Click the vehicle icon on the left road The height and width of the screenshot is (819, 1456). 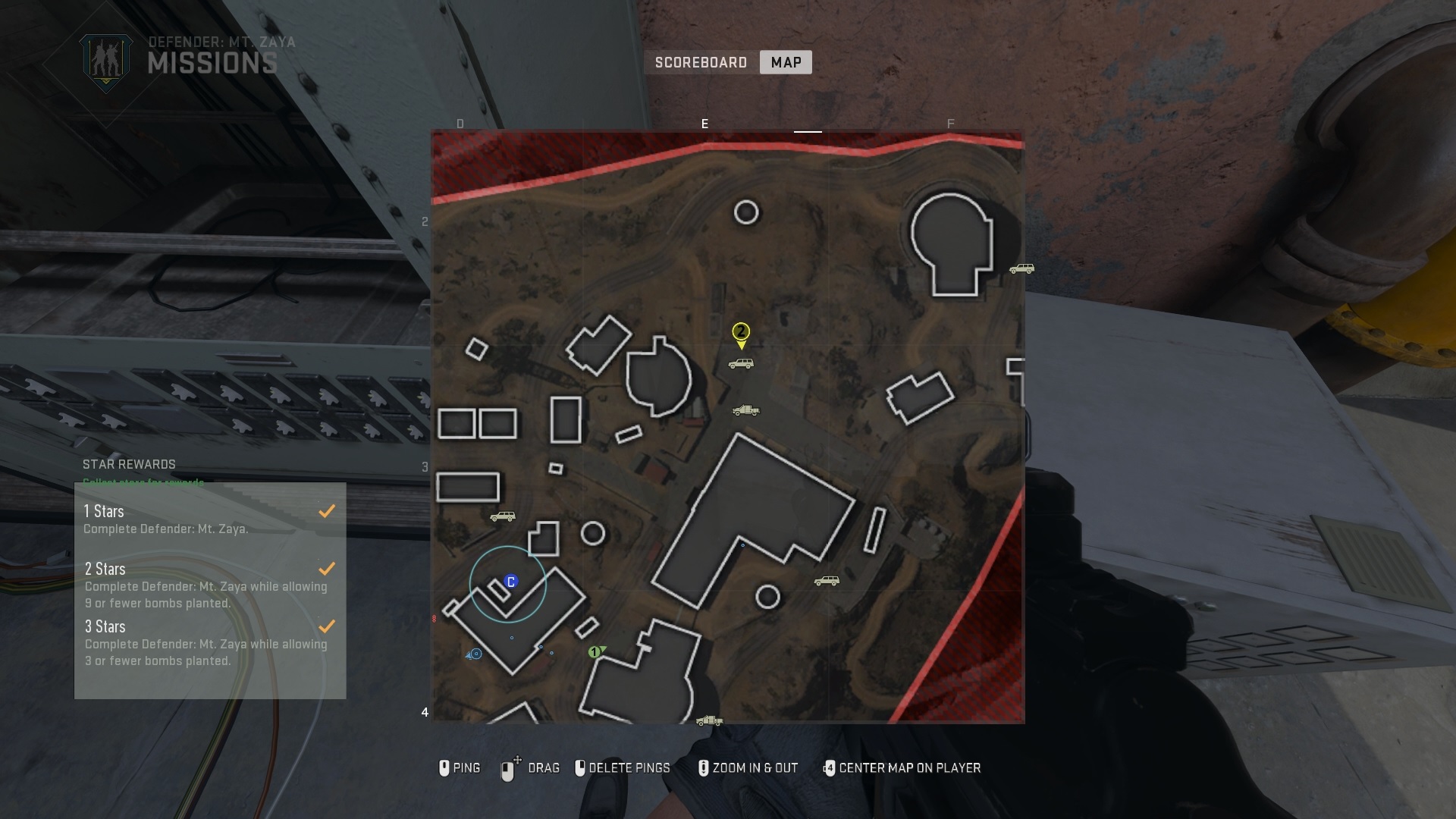[501, 515]
